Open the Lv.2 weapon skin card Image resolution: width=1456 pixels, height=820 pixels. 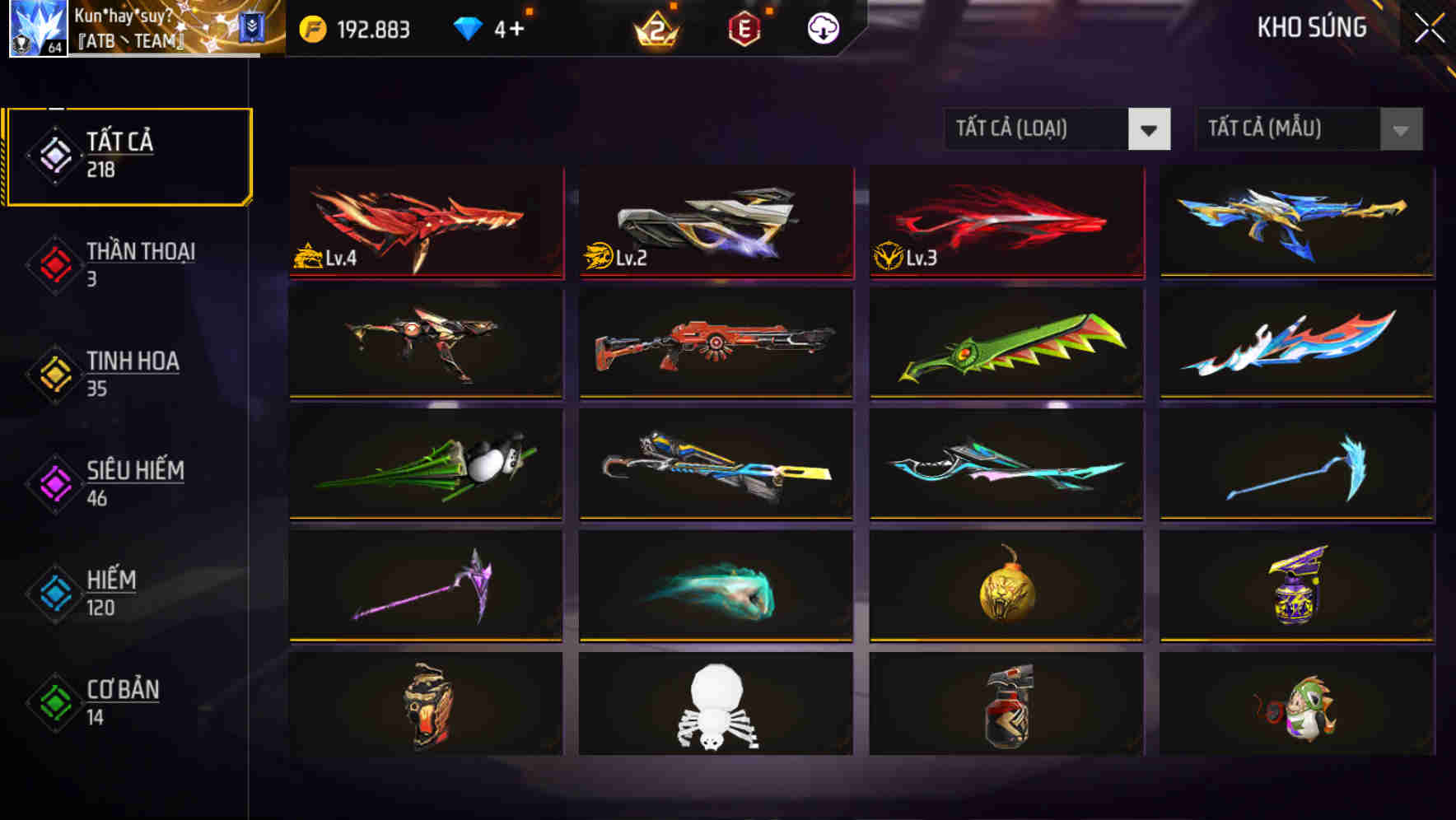715,222
